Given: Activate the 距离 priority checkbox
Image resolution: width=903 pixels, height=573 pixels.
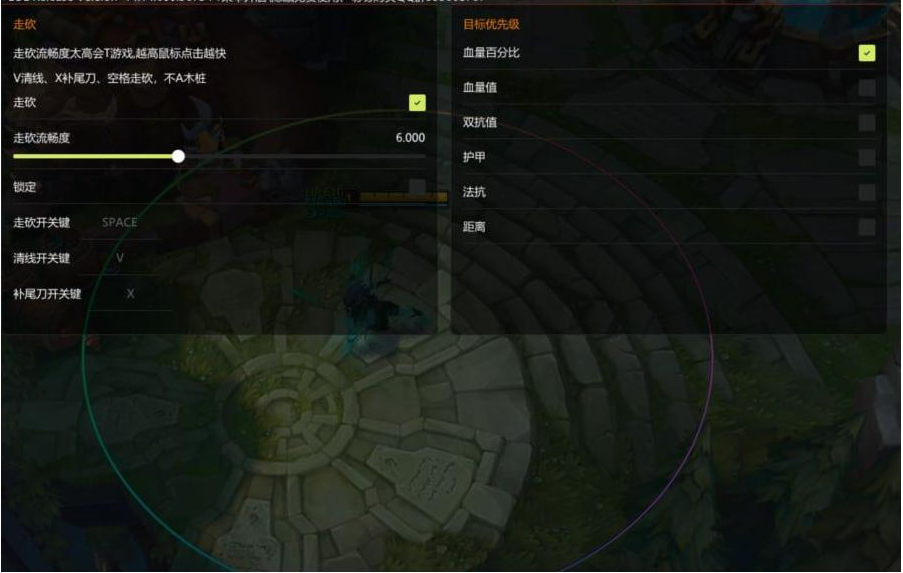Looking at the screenshot, I should [866, 227].
